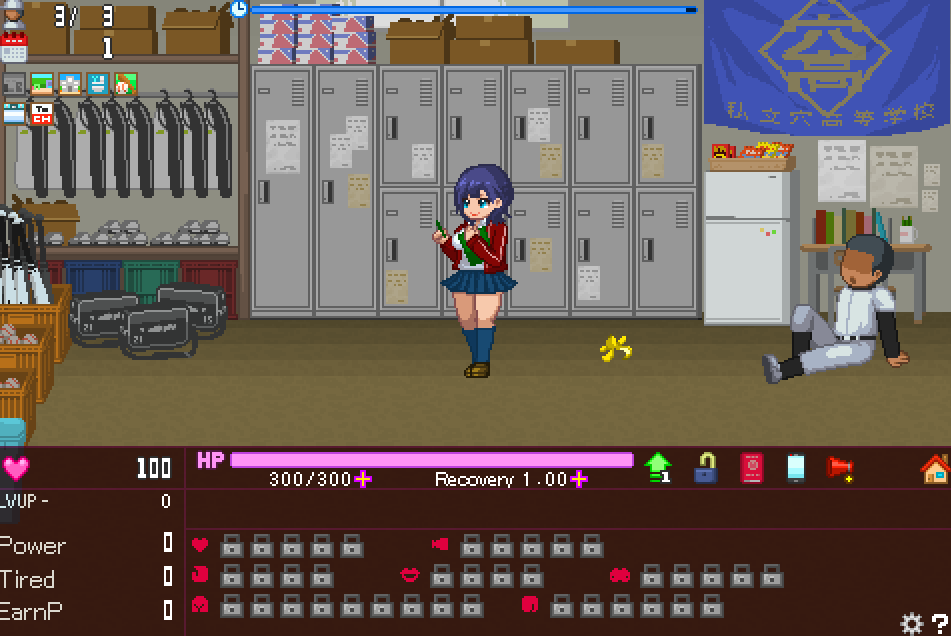Open settings with the gear icon
Image resolution: width=951 pixels, height=636 pixels.
tap(911, 623)
